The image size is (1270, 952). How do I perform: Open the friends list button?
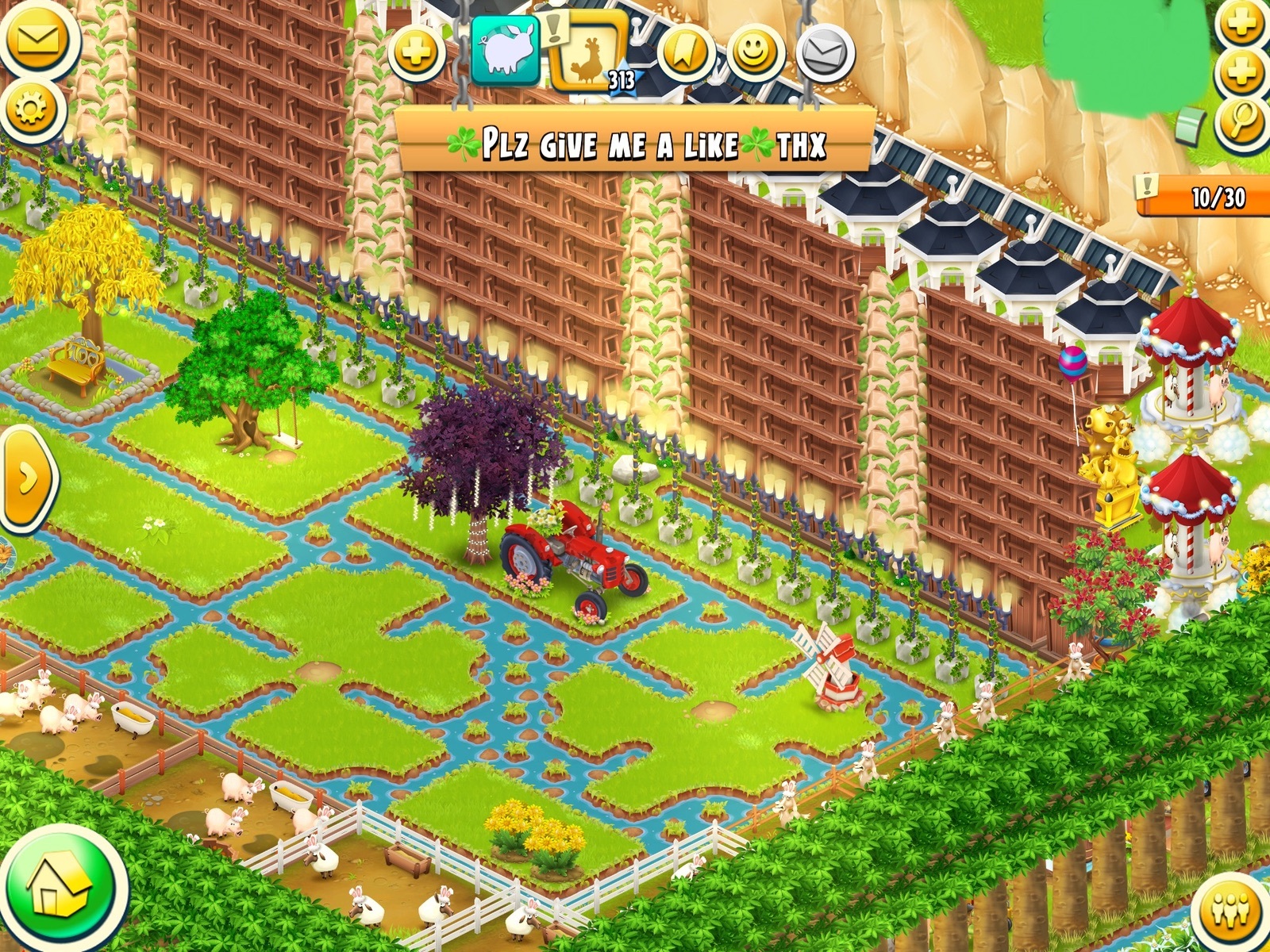click(1232, 908)
